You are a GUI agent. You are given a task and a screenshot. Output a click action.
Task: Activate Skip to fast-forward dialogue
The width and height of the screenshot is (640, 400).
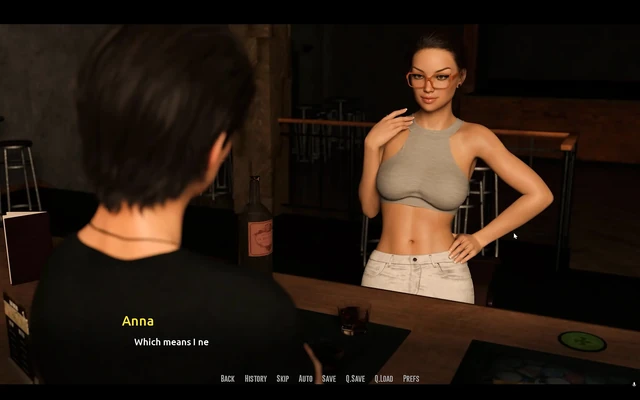click(283, 379)
